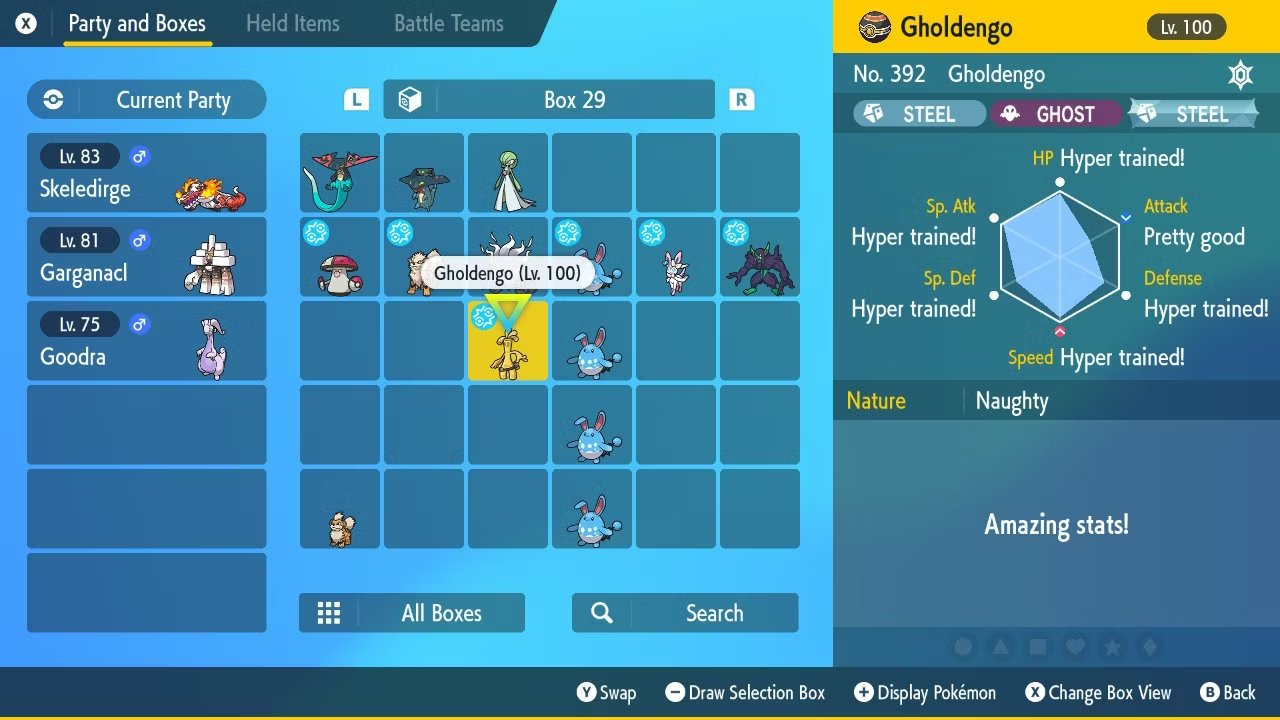The height and width of the screenshot is (720, 1280).
Task: Select the Gardevoir box slot
Action: pyautogui.click(x=508, y=174)
